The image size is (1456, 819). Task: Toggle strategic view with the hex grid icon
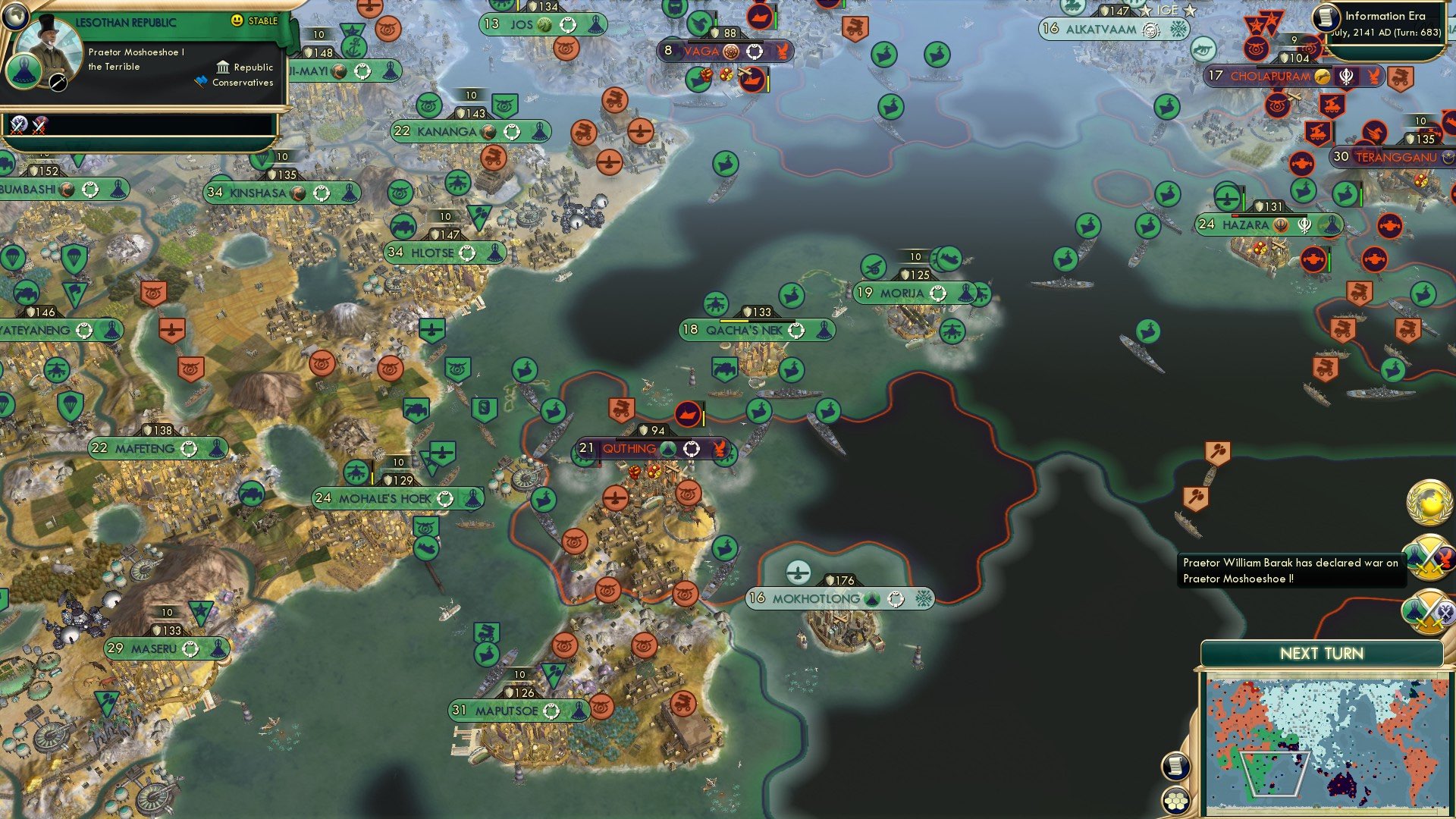coord(1175,800)
